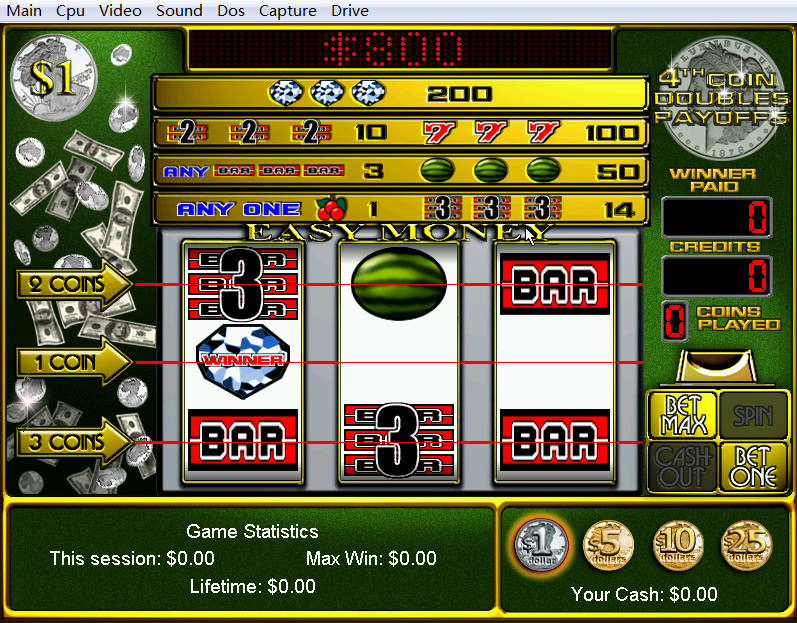
Task: Open the Main menu
Action: point(24,11)
